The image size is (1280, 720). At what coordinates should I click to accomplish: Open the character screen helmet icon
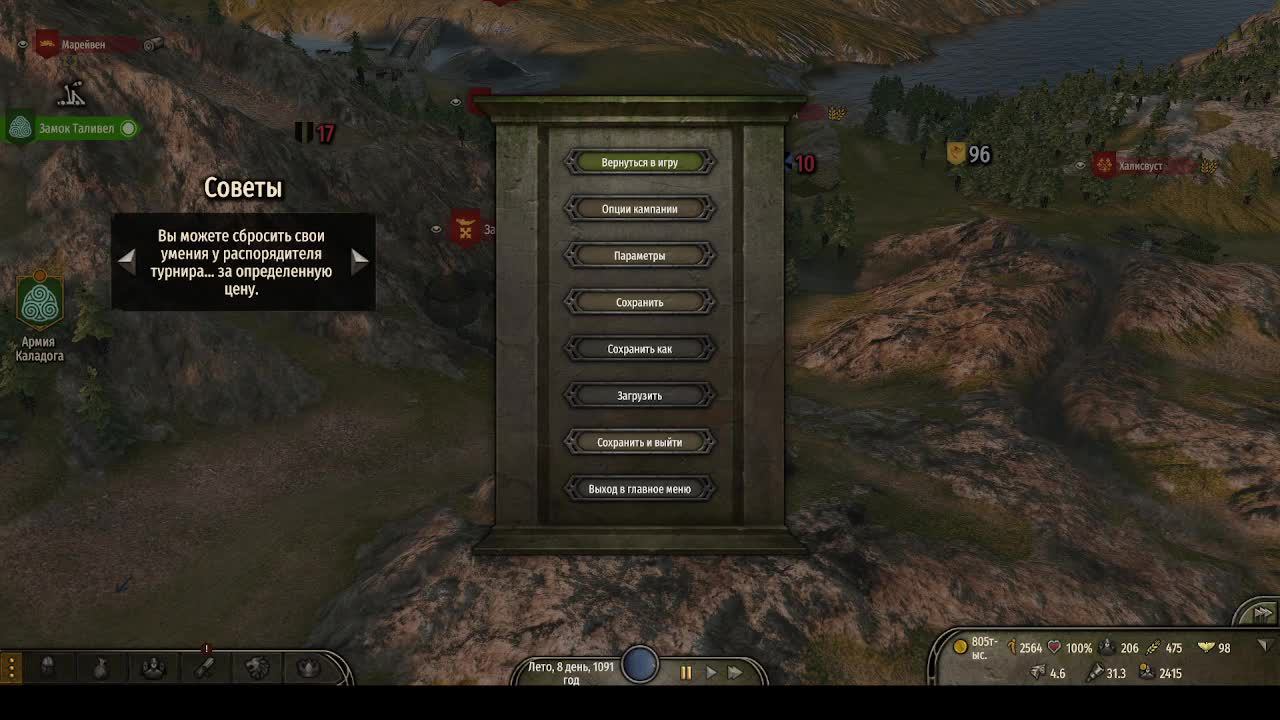click(48, 665)
